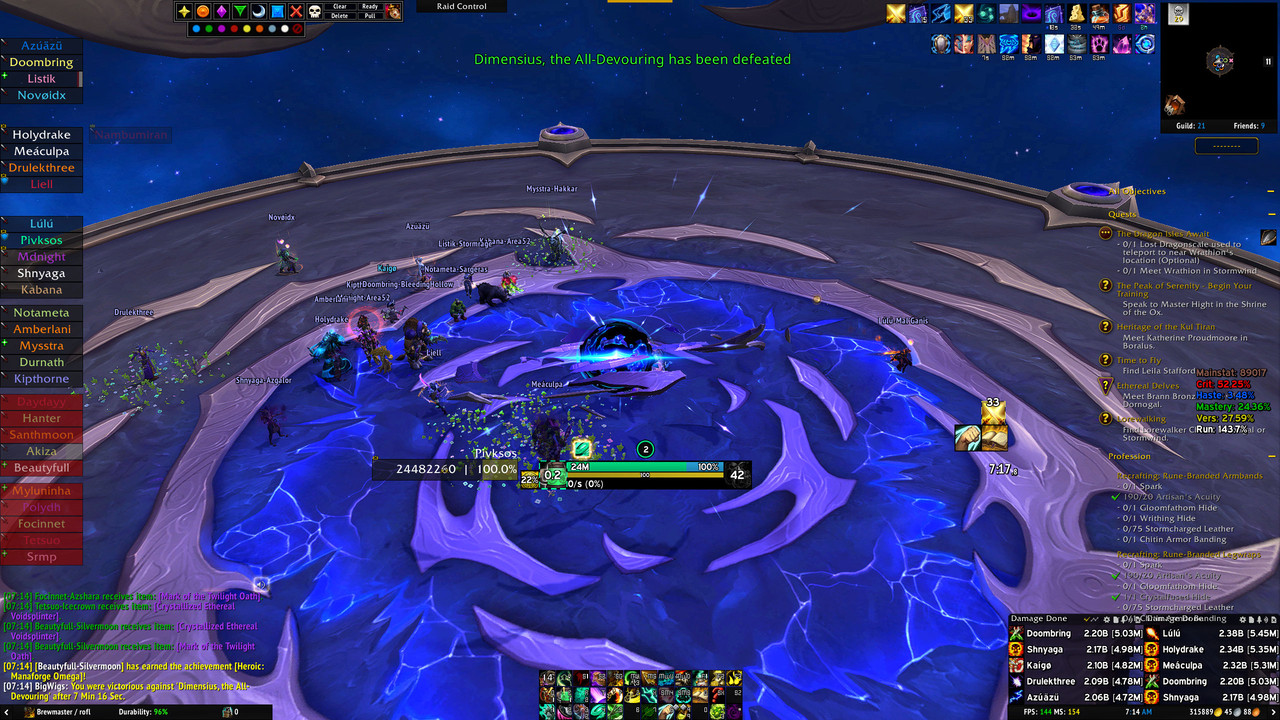Screen dimensions: 1280x720
Task: Select the yellow star raid marker
Action: pos(185,12)
